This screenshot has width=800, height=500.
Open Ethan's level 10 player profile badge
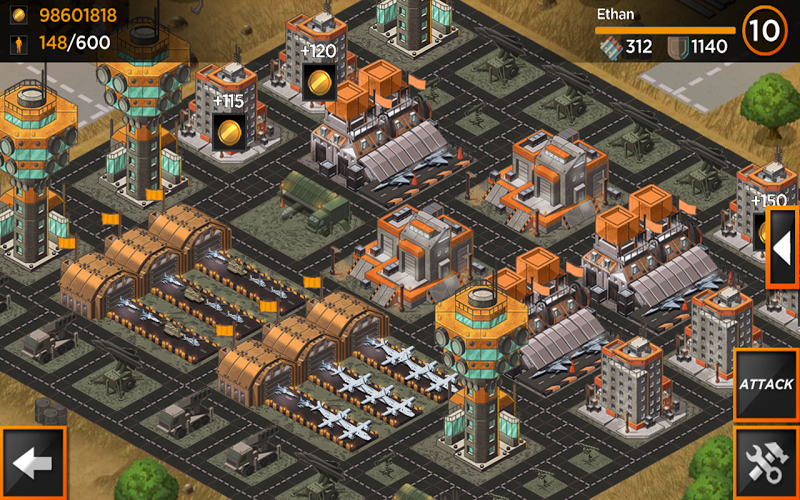click(765, 30)
